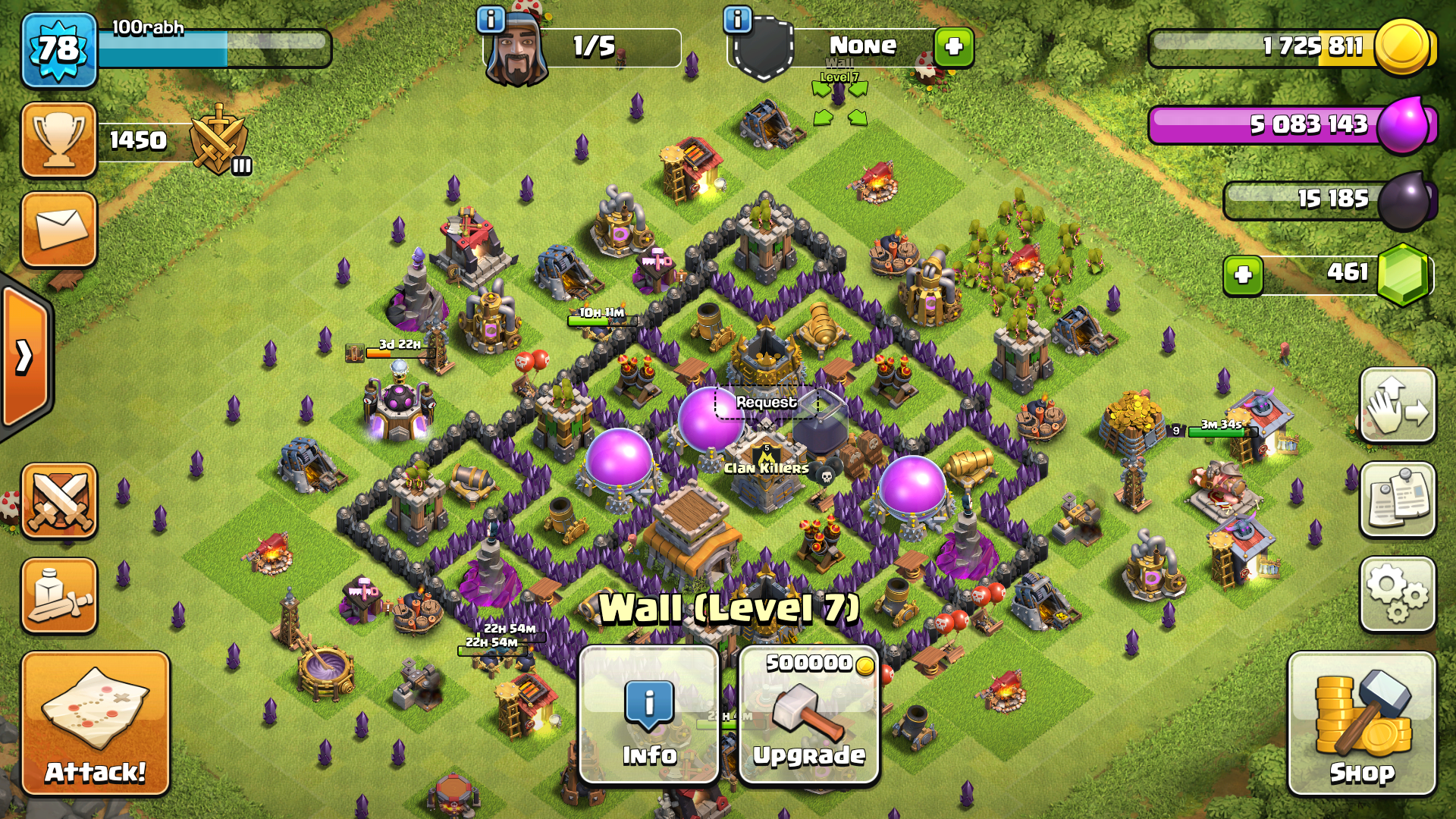Open the Shop
The image size is (1456, 819).
pyautogui.click(x=1362, y=723)
